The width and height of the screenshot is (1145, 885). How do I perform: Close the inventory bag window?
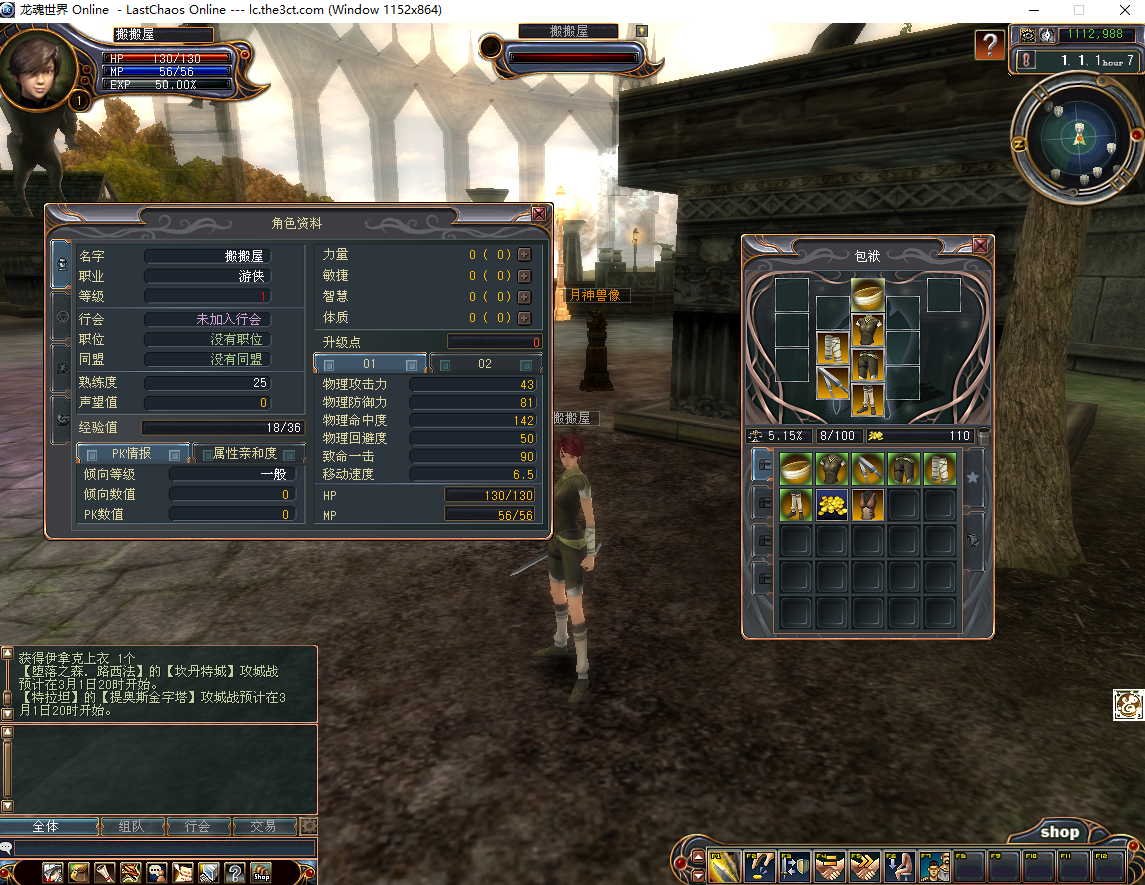pos(981,245)
